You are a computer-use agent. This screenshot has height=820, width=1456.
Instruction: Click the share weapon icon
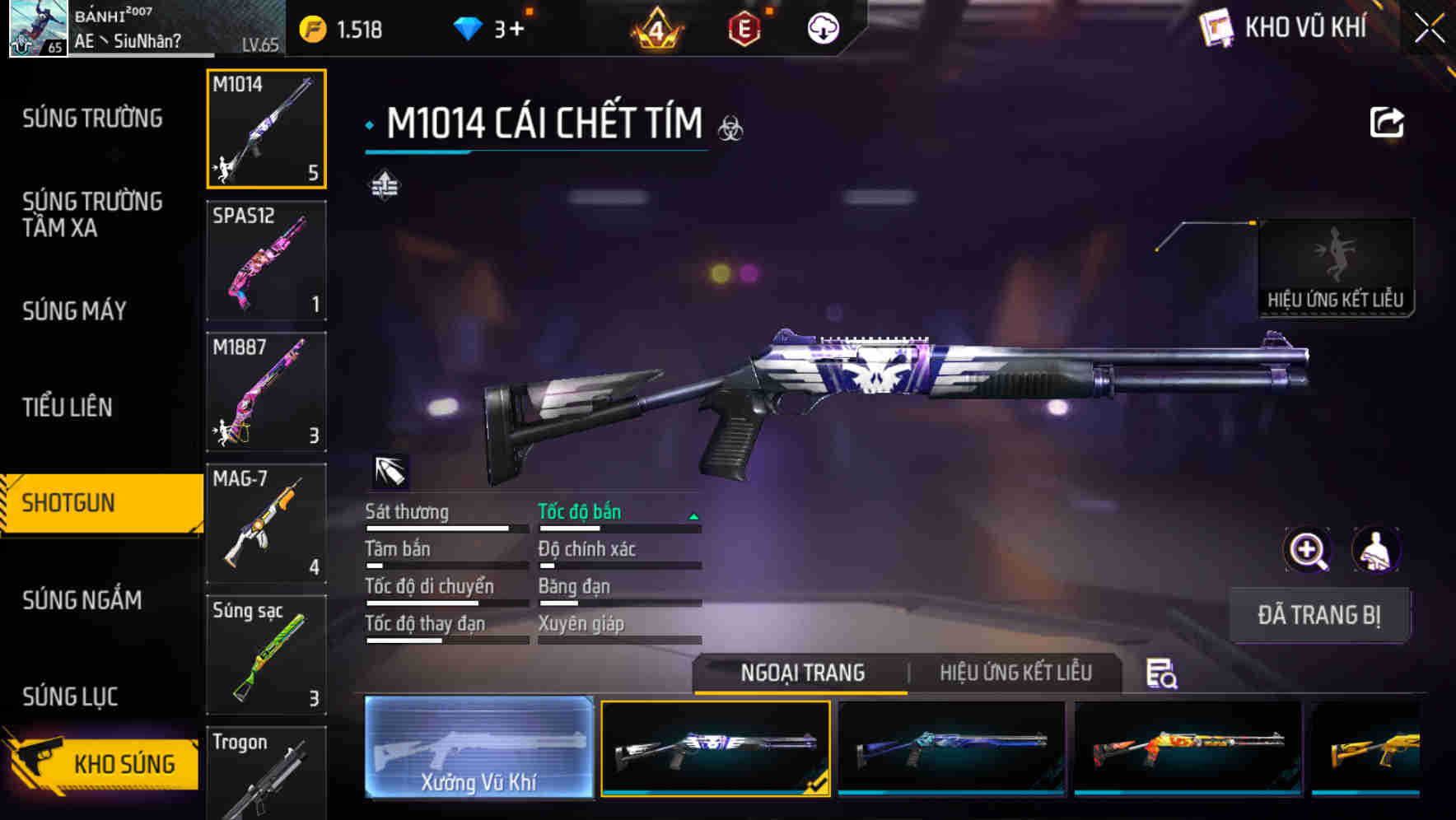tap(1386, 122)
